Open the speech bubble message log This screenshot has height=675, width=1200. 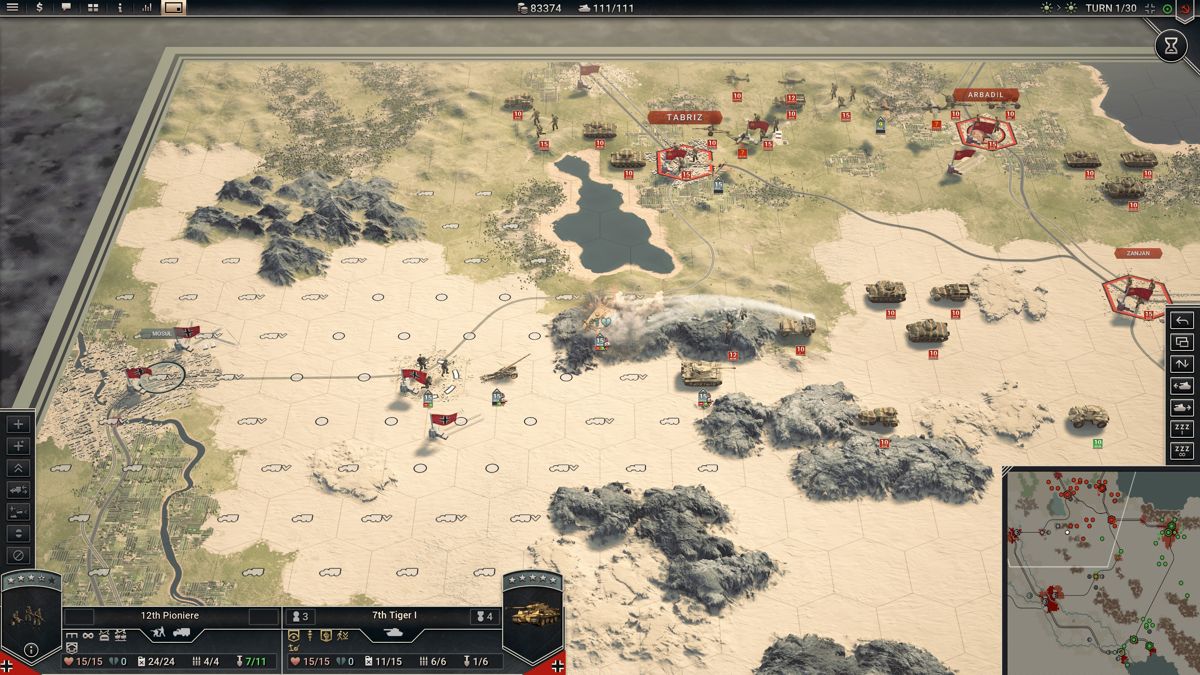[66, 8]
